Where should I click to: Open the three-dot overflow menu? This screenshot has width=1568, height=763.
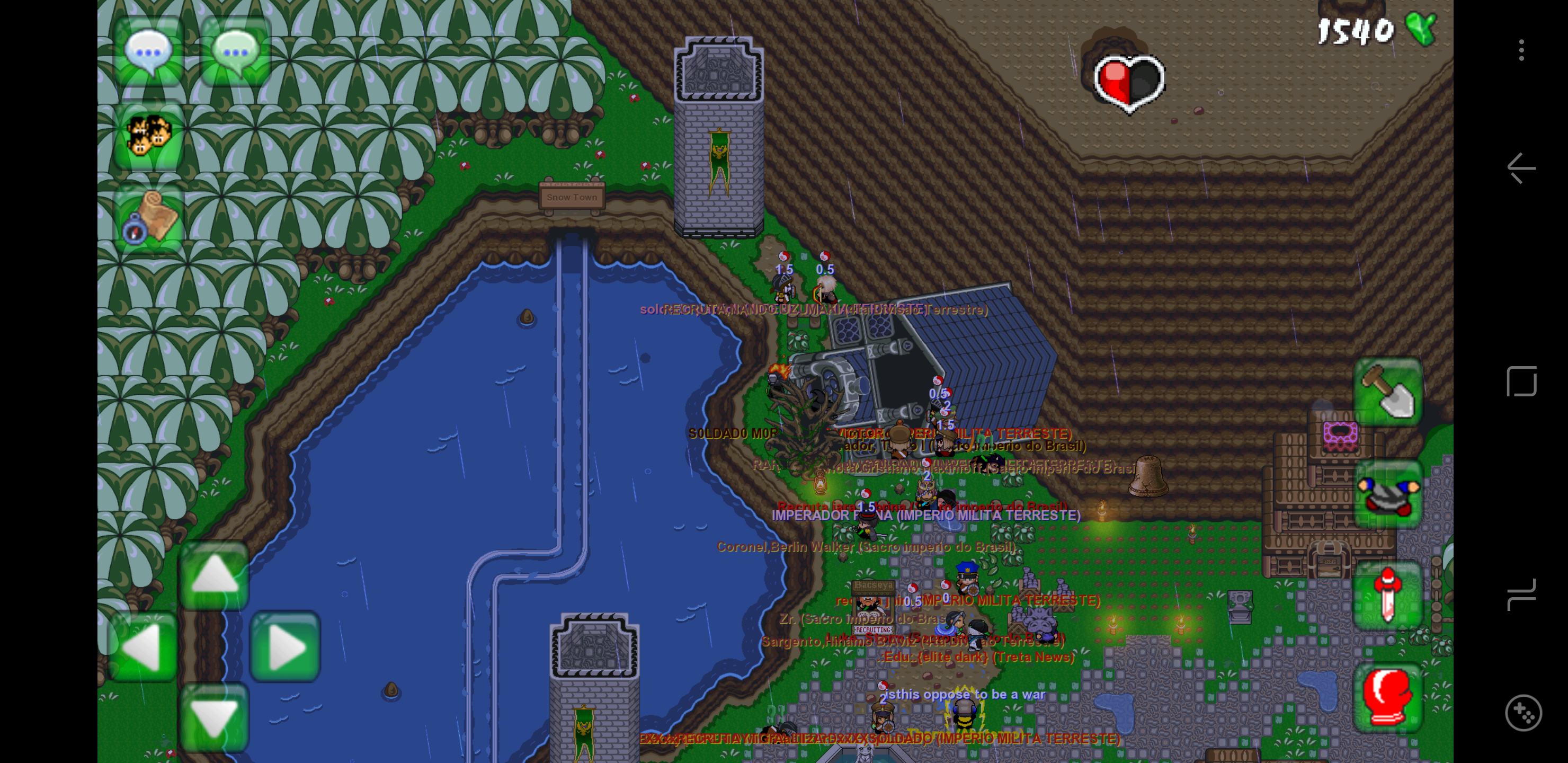pyautogui.click(x=1521, y=50)
